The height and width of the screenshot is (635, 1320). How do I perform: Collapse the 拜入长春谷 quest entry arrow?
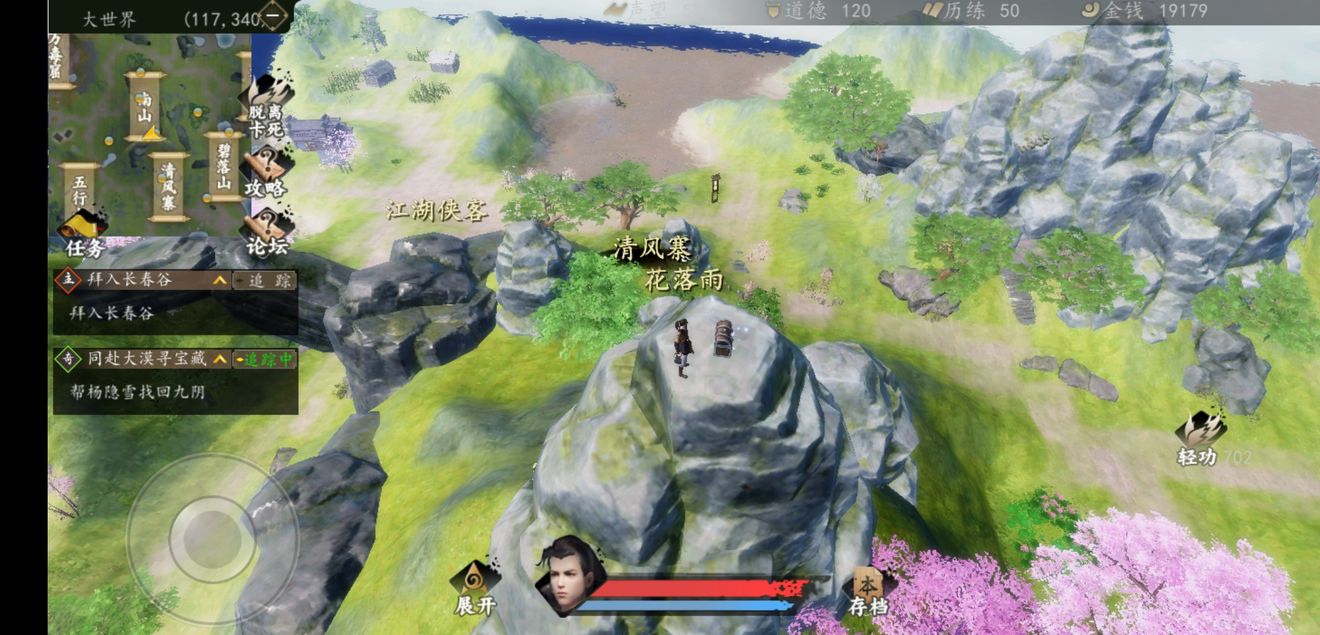219,281
